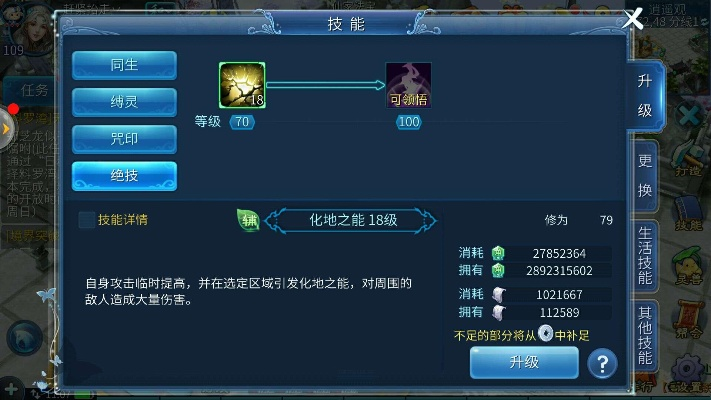Upgrade the skill with the 升级 button
Viewport: 711px width, 400px height.
[524, 362]
